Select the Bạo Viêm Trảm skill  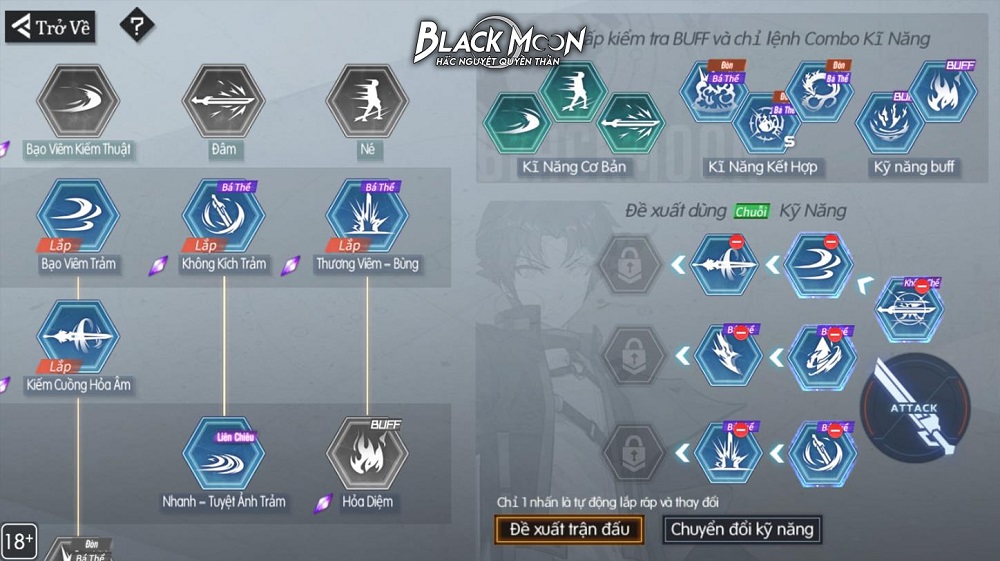click(78, 217)
